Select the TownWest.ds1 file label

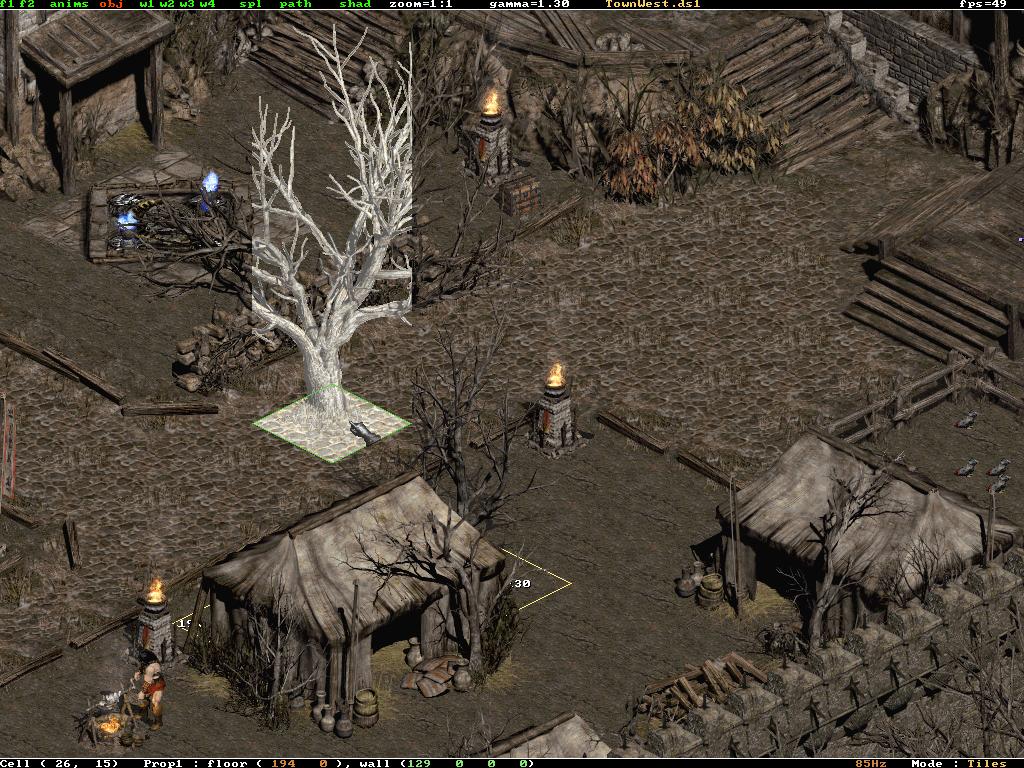click(653, 4)
